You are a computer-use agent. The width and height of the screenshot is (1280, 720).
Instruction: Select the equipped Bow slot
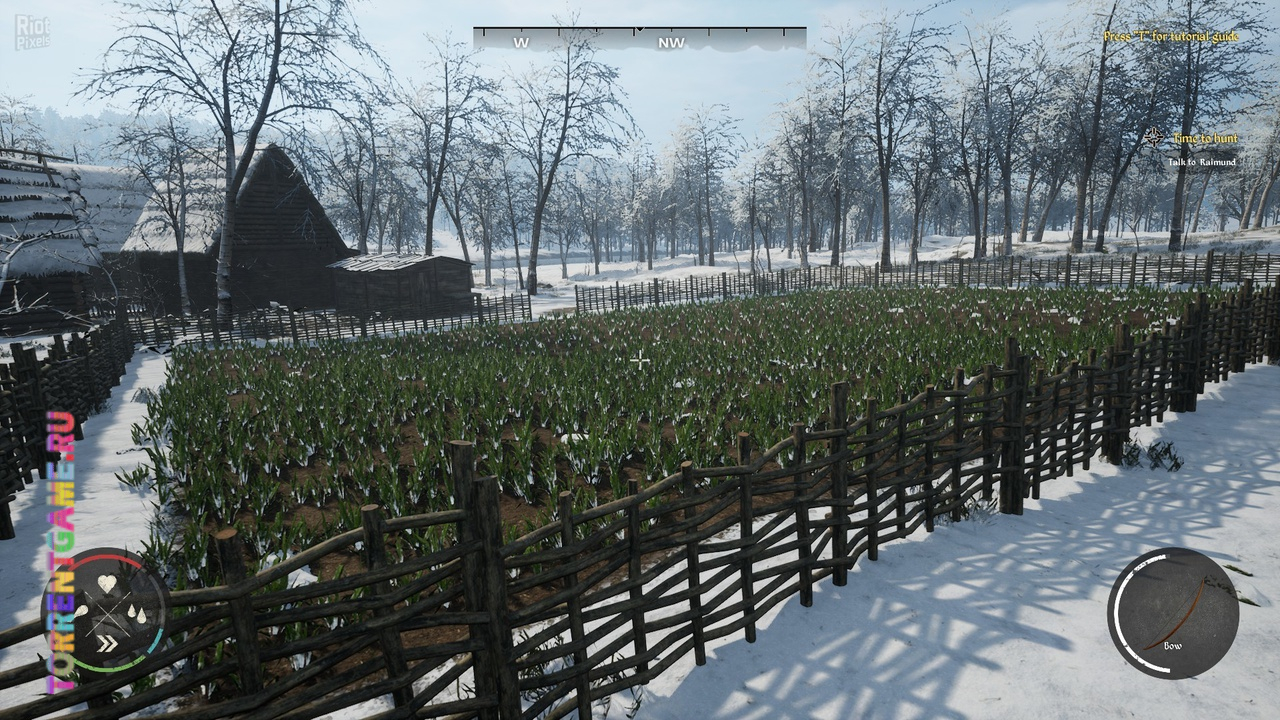click(x=1173, y=613)
